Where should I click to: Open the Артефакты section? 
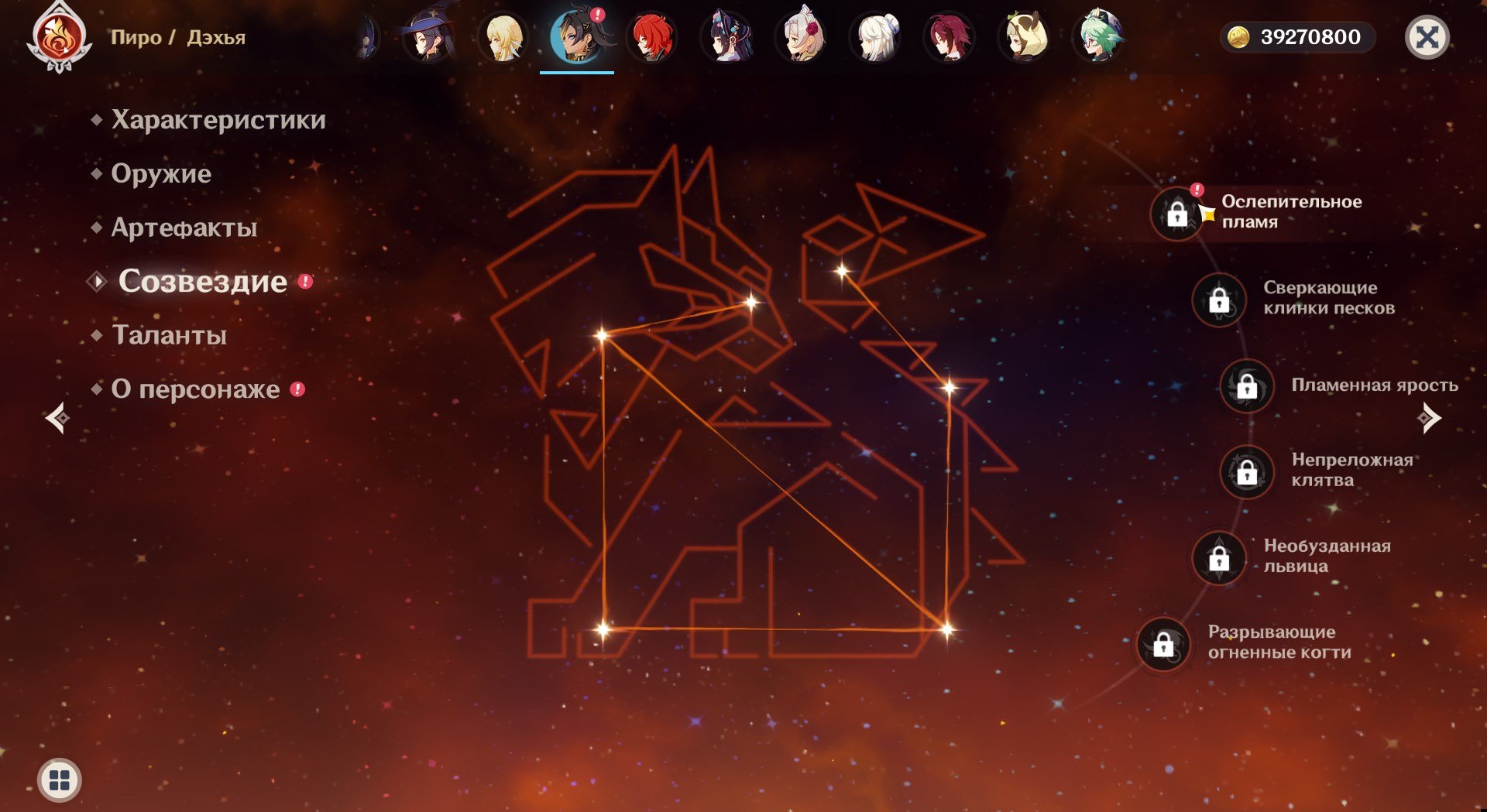point(184,228)
